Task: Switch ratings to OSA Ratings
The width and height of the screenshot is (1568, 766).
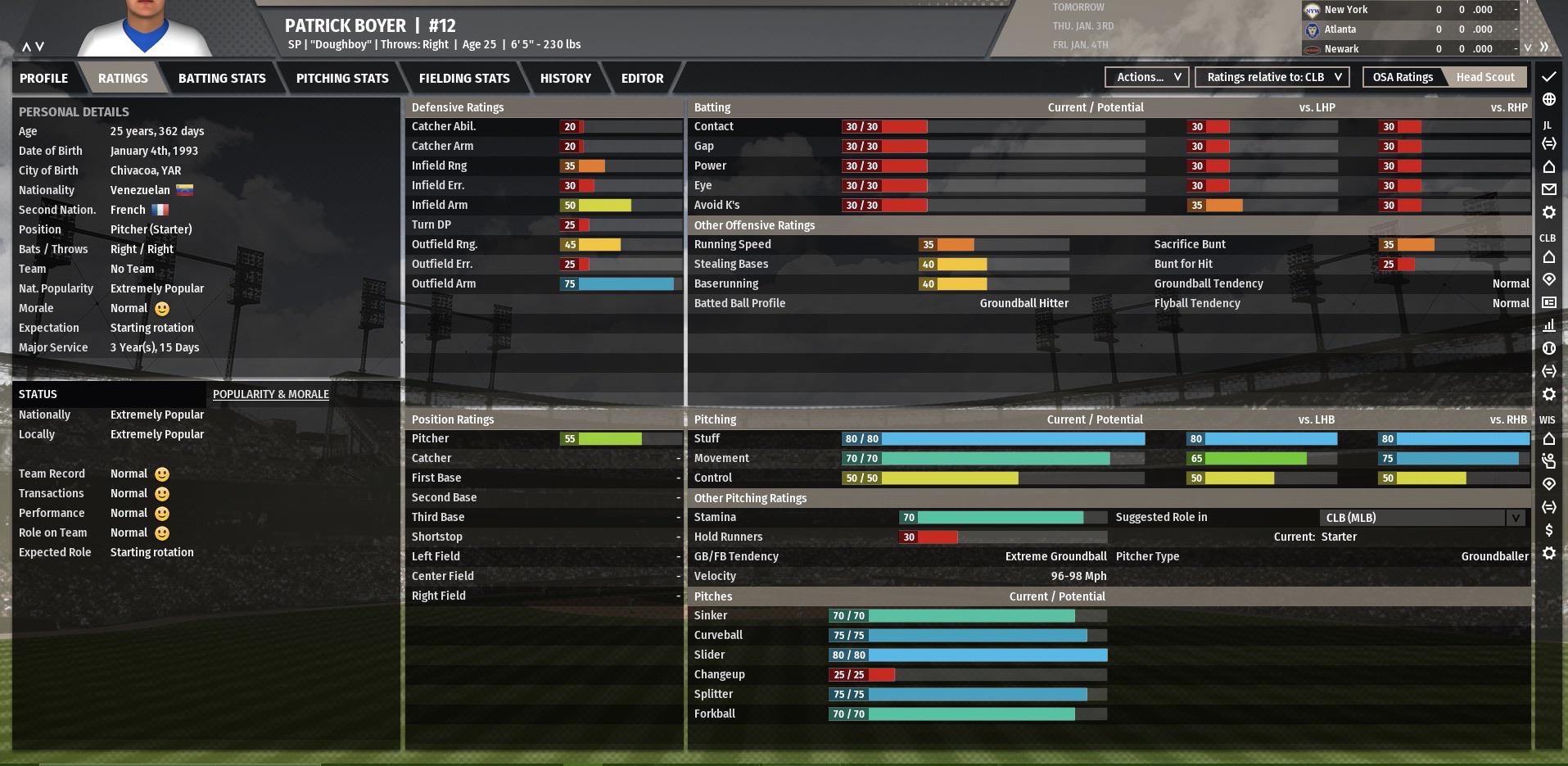Action: (x=1402, y=76)
